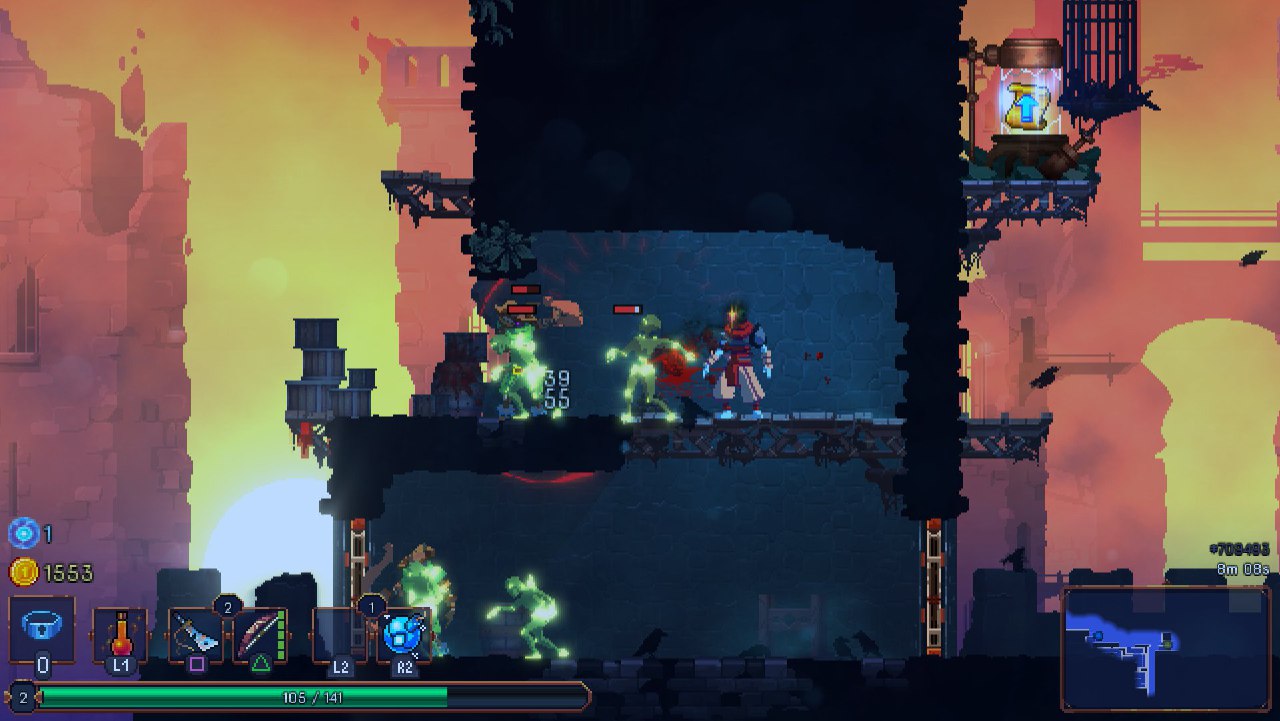Use the orange health flask
The width and height of the screenshot is (1280, 721).
click(x=120, y=634)
